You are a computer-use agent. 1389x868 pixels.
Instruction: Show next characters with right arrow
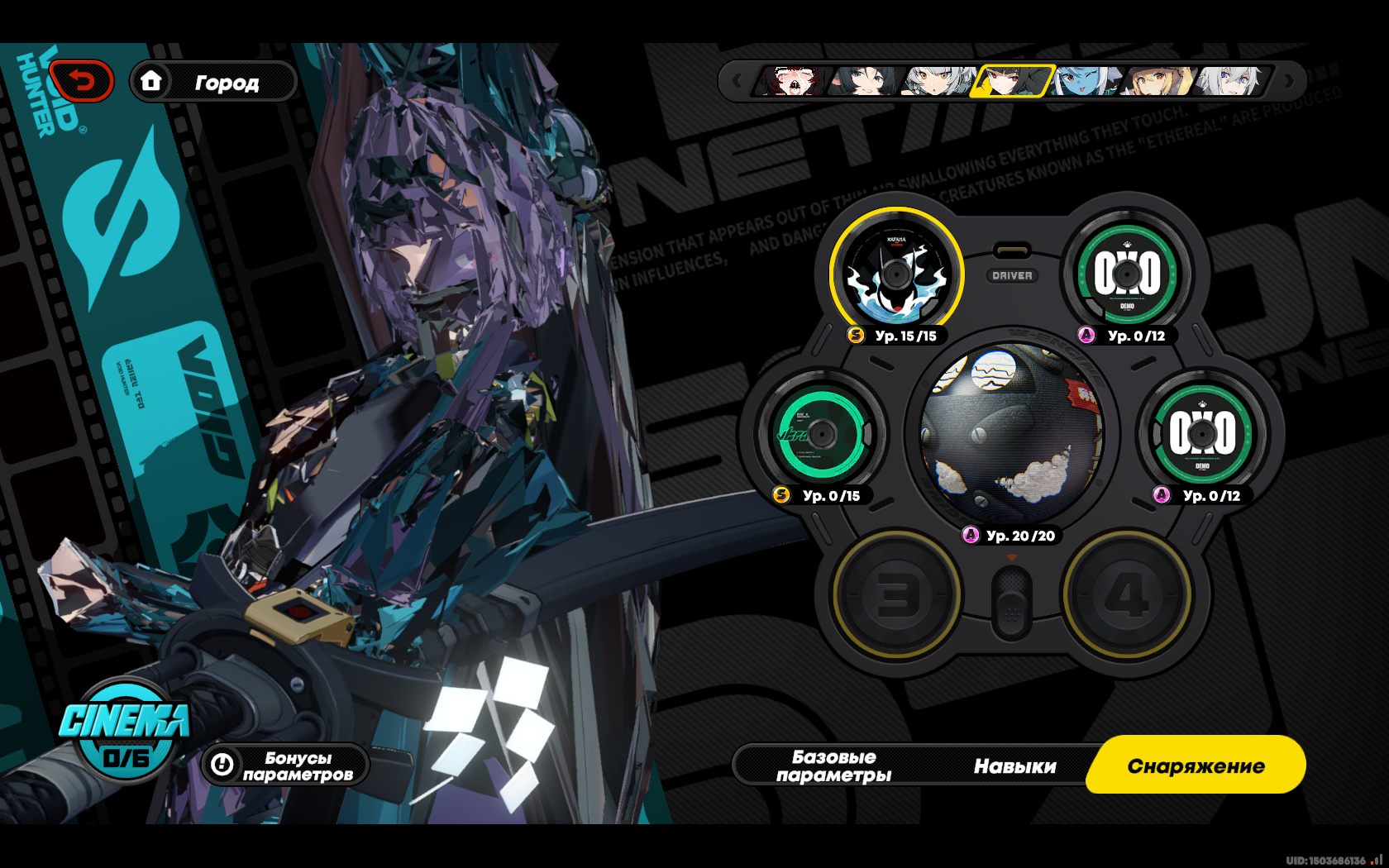(x=1289, y=82)
